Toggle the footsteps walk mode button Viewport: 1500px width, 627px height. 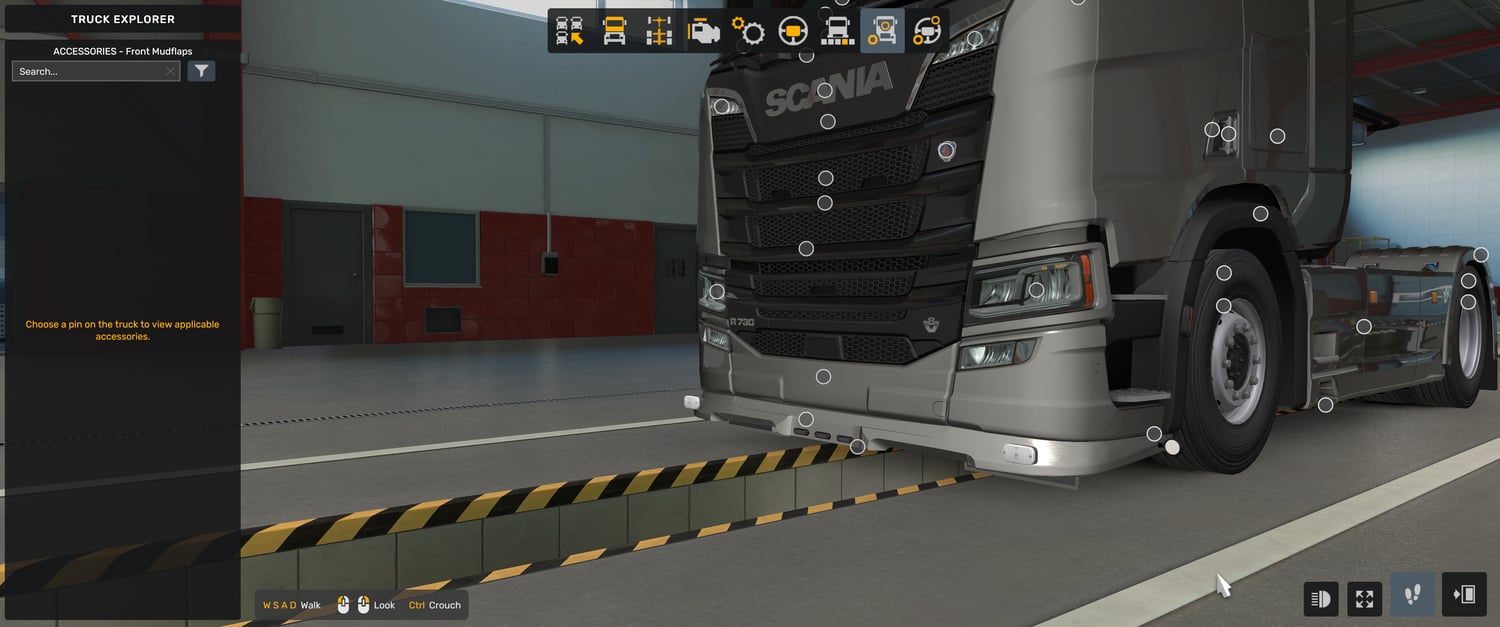pos(1412,596)
